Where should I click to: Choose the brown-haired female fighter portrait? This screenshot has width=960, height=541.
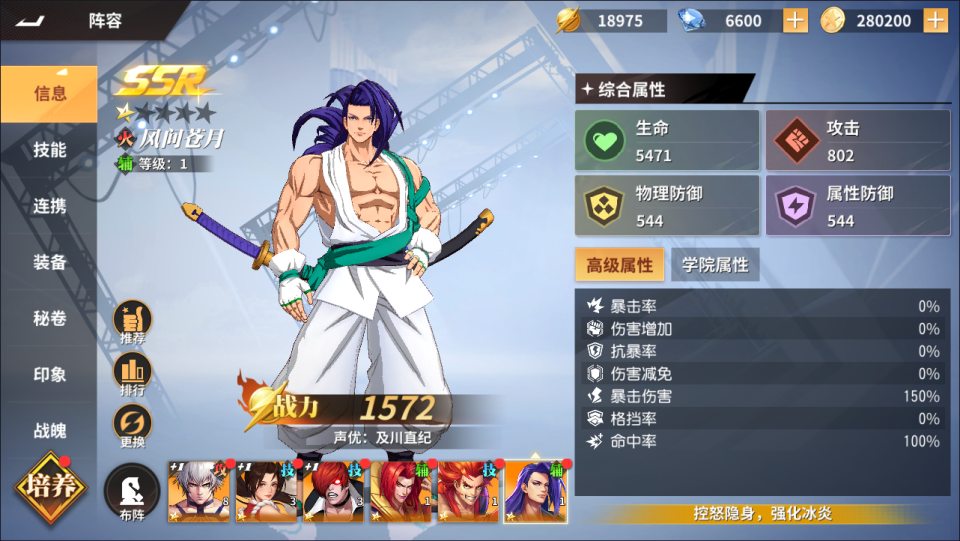pos(266,492)
